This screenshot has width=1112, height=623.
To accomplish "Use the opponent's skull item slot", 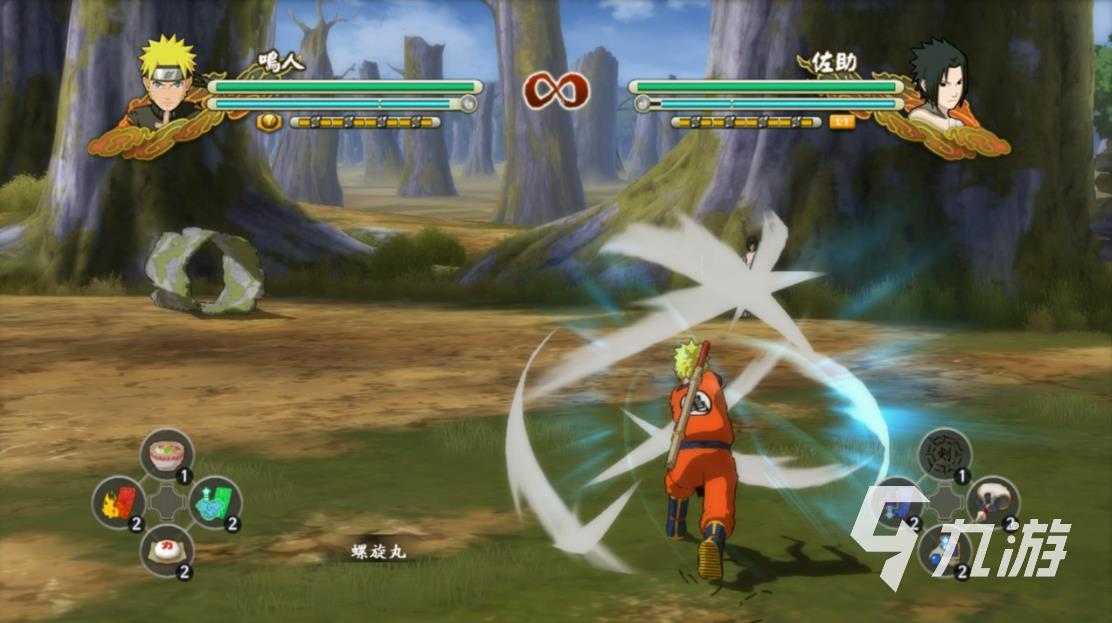I will pos(992,502).
